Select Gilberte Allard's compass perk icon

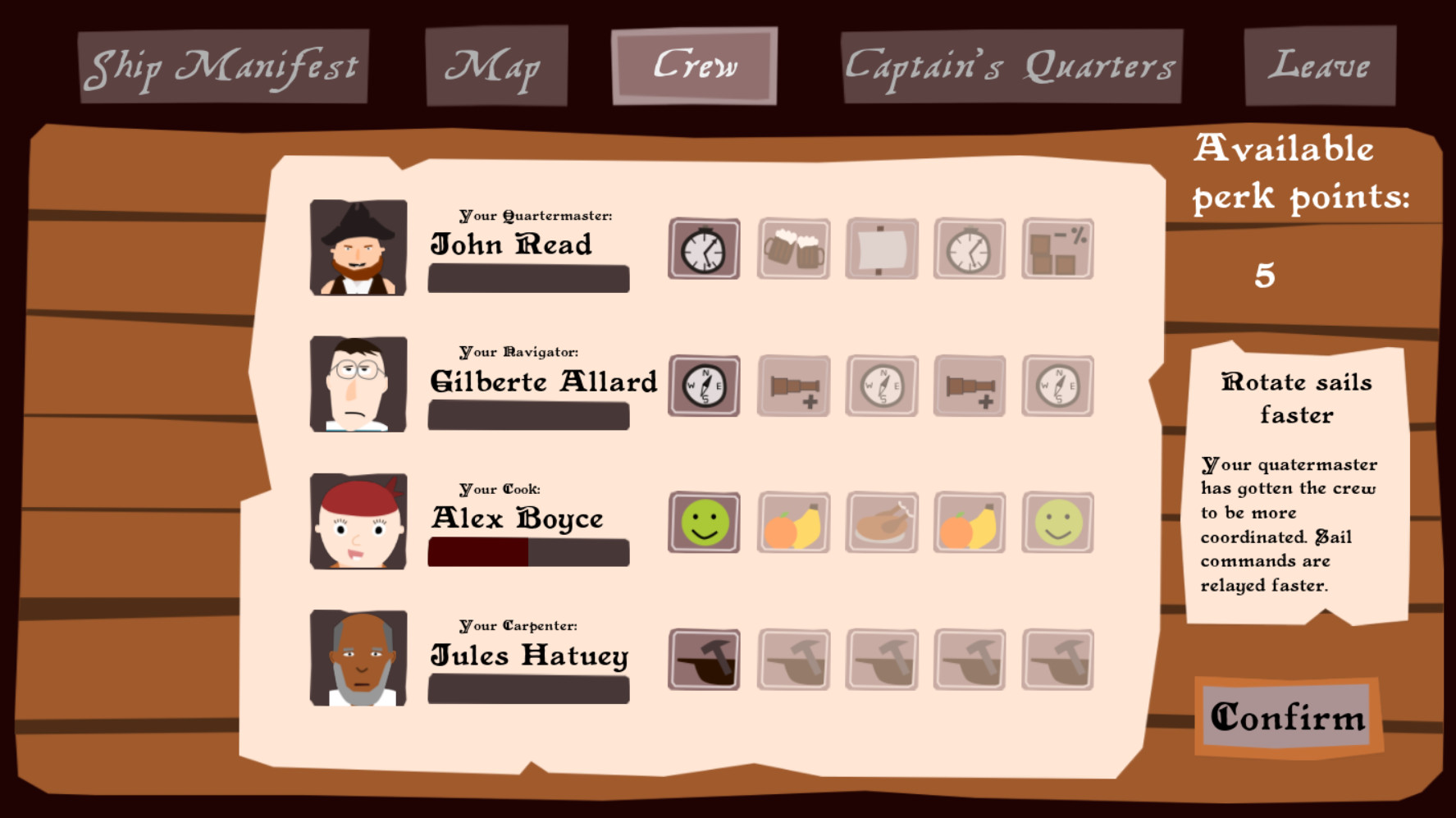(x=703, y=386)
